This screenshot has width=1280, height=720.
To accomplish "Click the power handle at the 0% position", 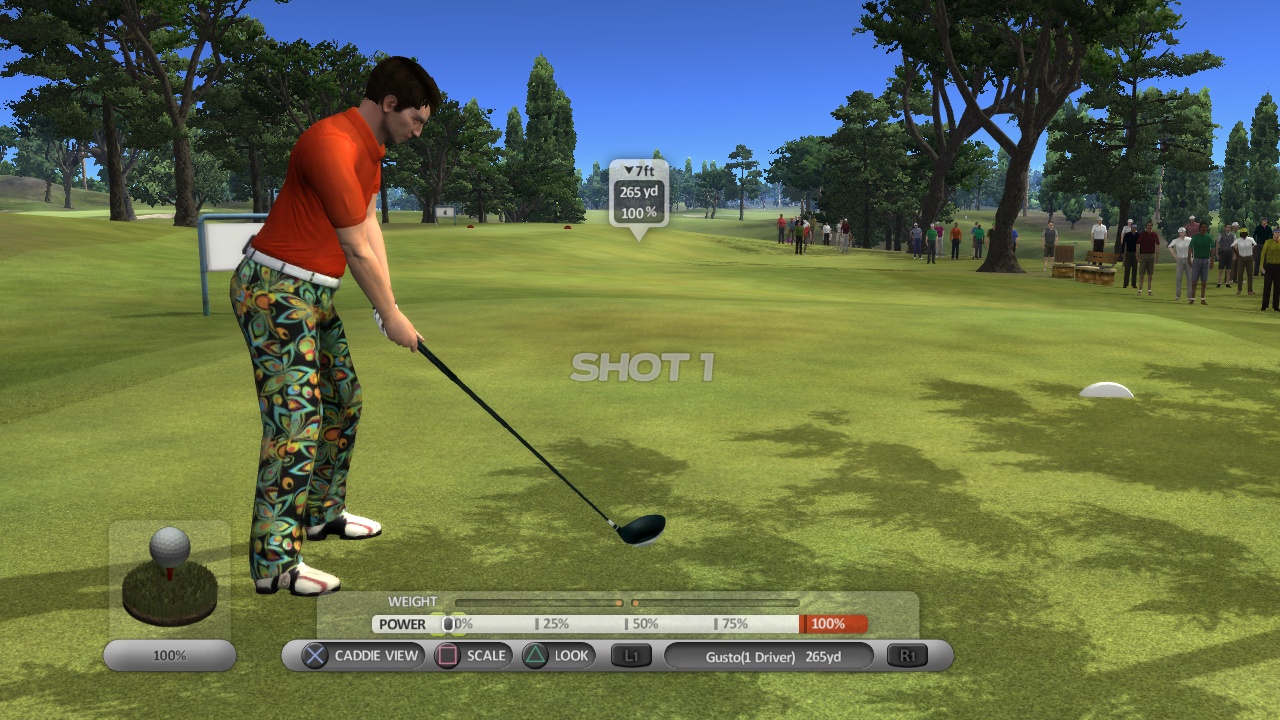I will point(448,623).
